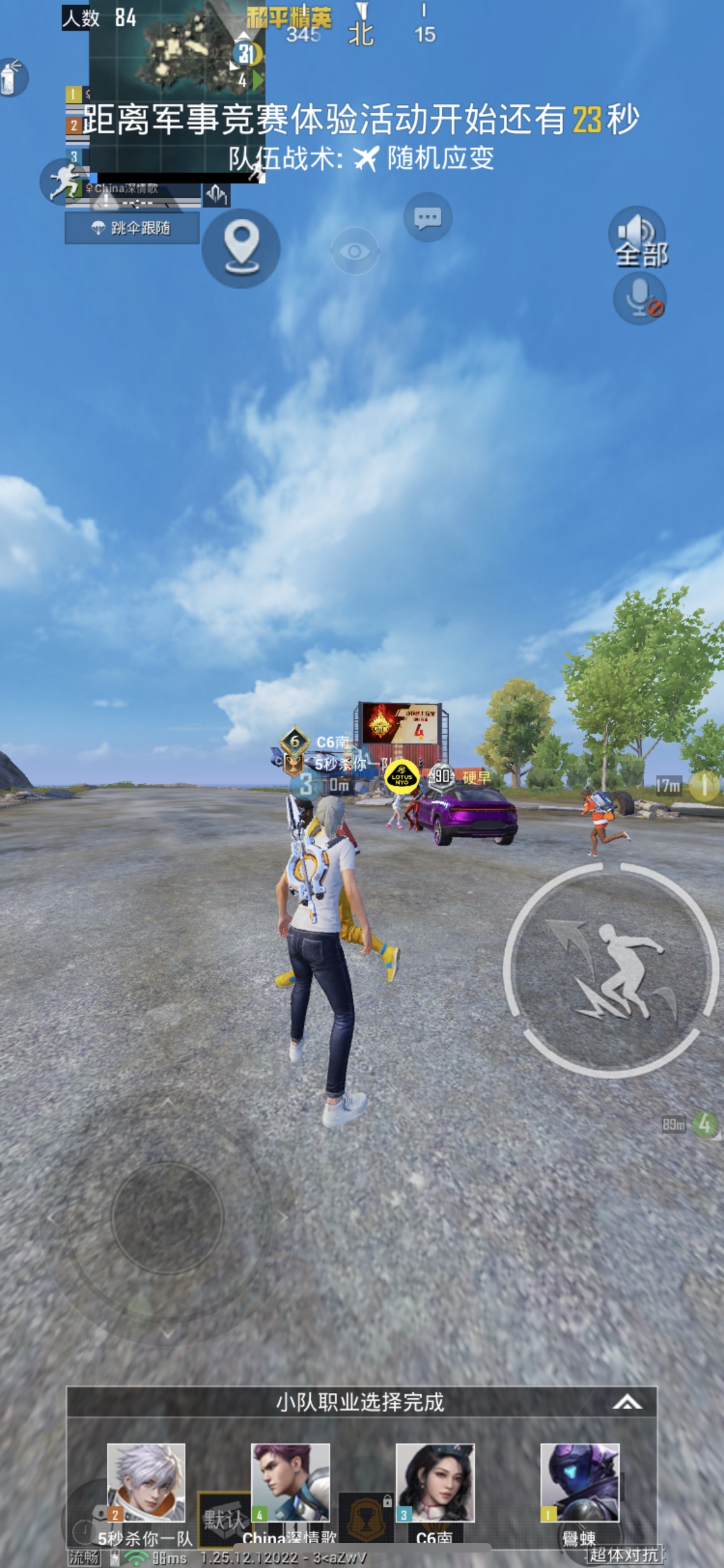Open the map marker pin button
The height and width of the screenshot is (1568, 724).
coord(241,248)
